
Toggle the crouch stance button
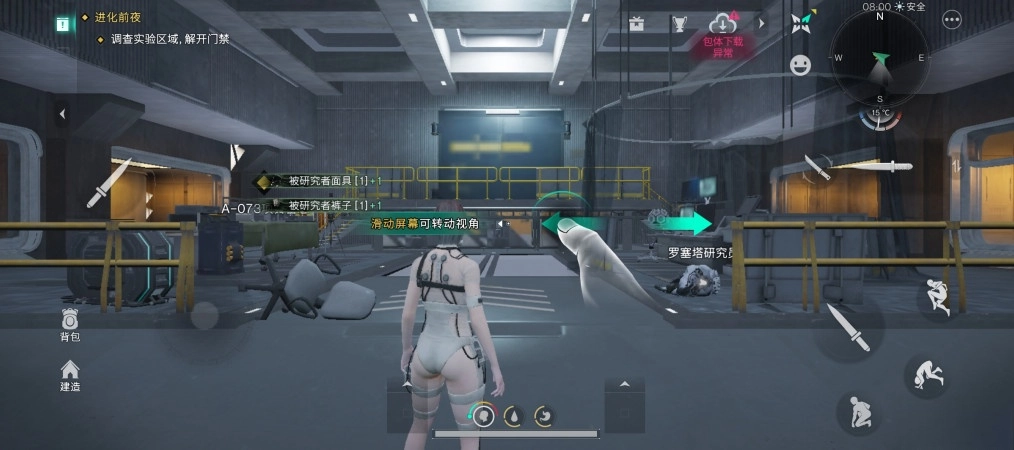point(857,411)
